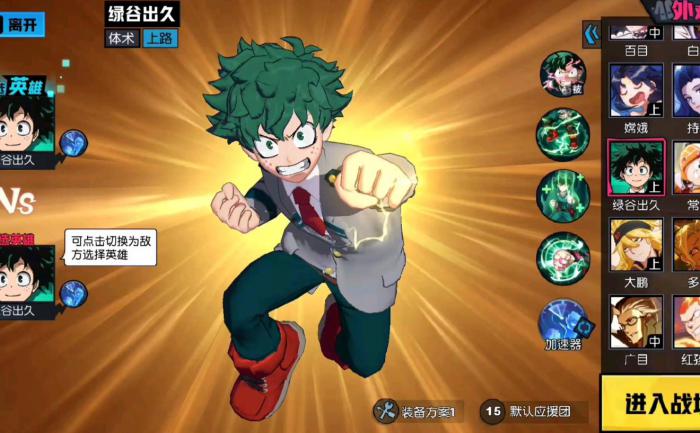
Task: Open the 默认应援团 support team selector
Action: pos(530,411)
